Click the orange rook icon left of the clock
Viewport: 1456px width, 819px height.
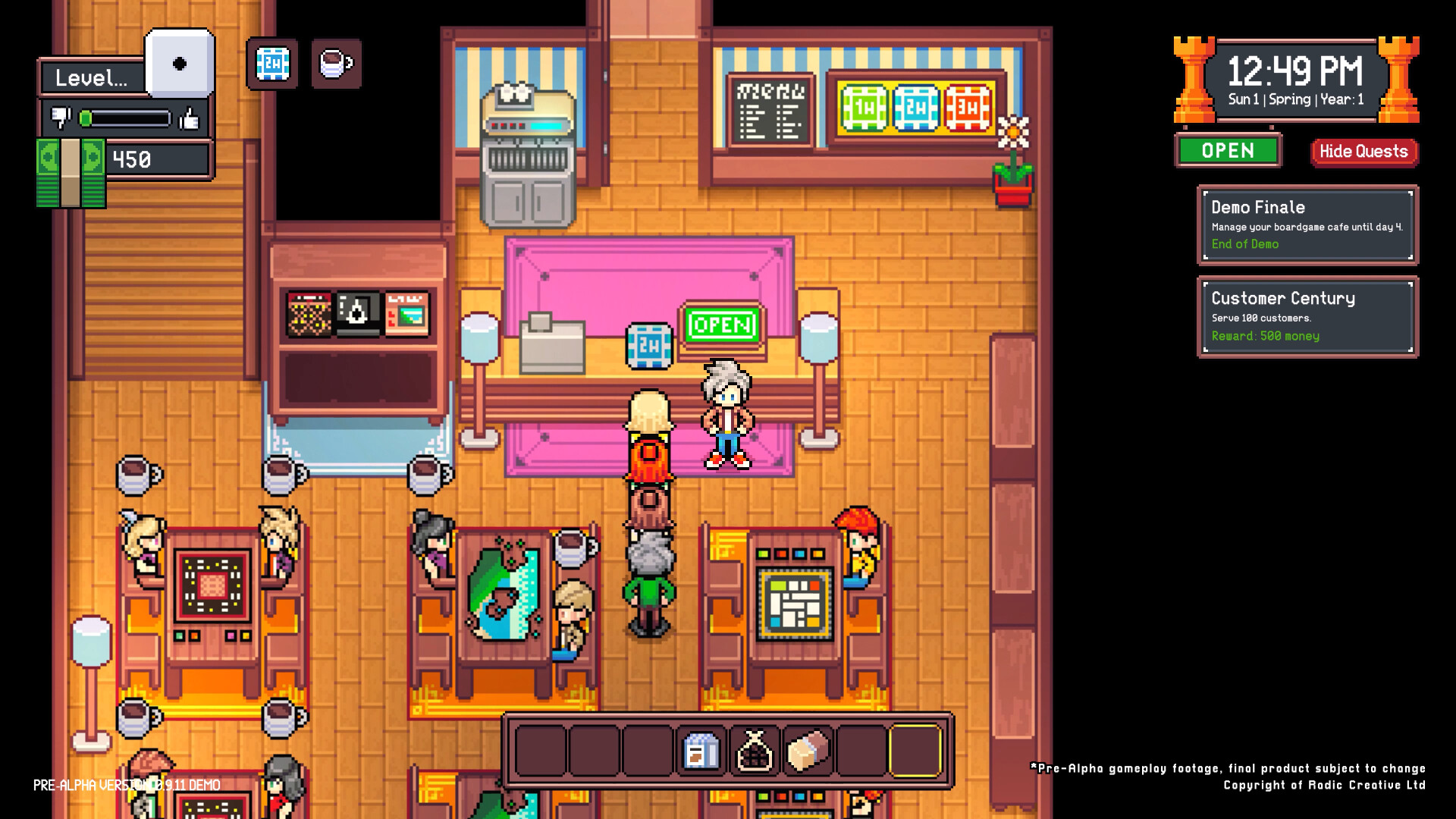coord(1194,80)
